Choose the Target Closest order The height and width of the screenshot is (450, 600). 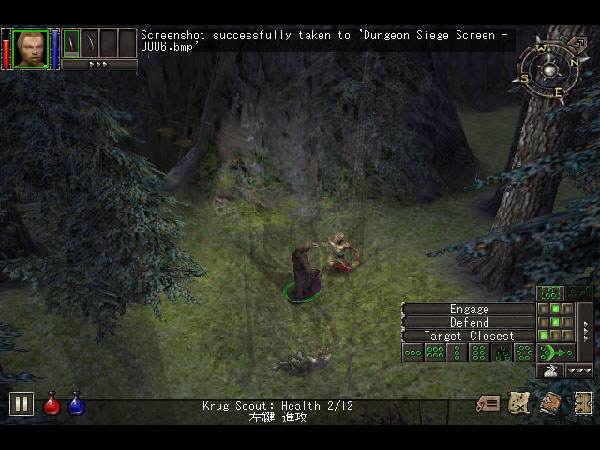pyautogui.click(x=469, y=336)
